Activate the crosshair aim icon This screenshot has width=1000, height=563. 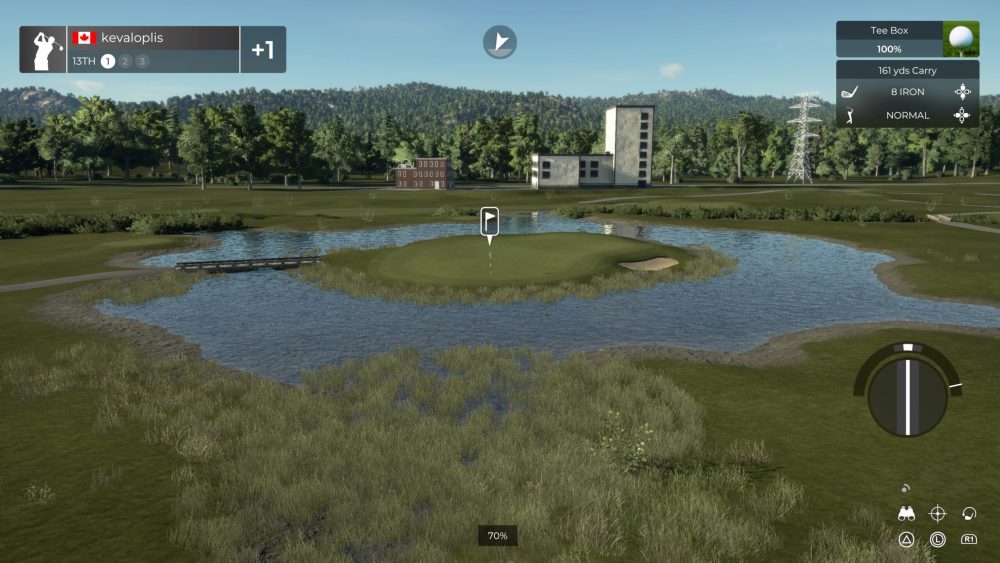click(x=937, y=514)
